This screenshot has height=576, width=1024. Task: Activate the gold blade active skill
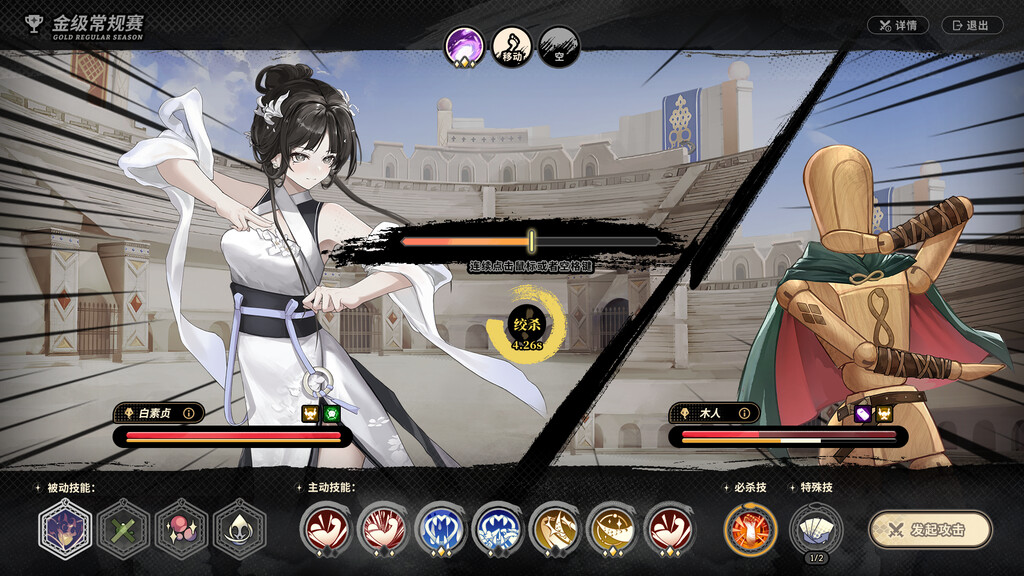[555, 529]
